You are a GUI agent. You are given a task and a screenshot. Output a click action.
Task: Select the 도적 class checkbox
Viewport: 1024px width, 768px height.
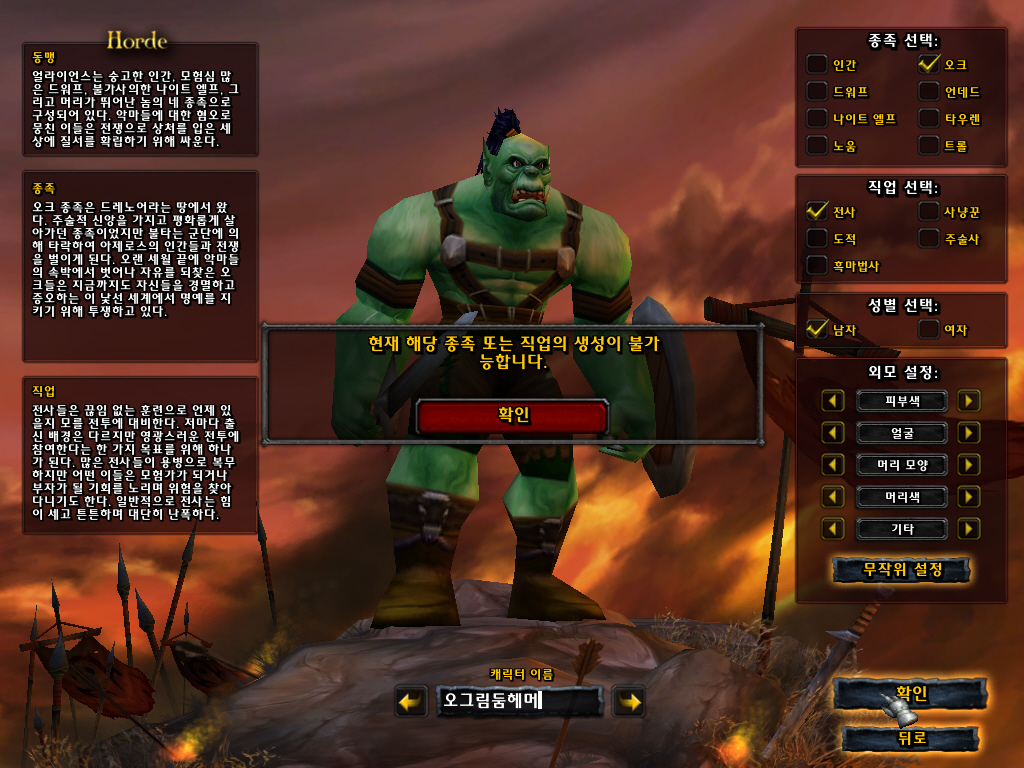click(x=818, y=238)
